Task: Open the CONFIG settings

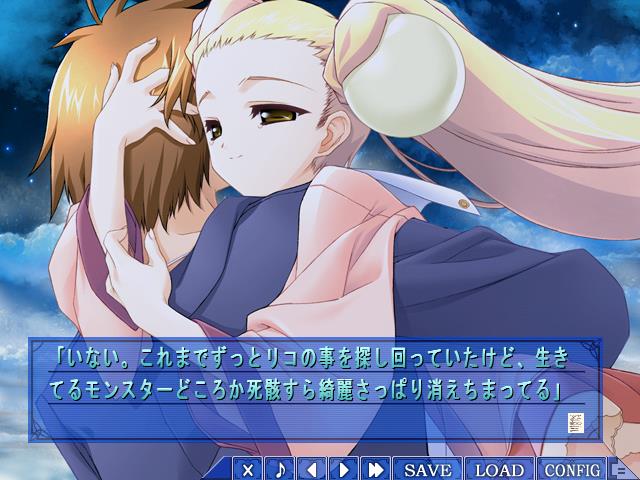Action: [x=573, y=469]
